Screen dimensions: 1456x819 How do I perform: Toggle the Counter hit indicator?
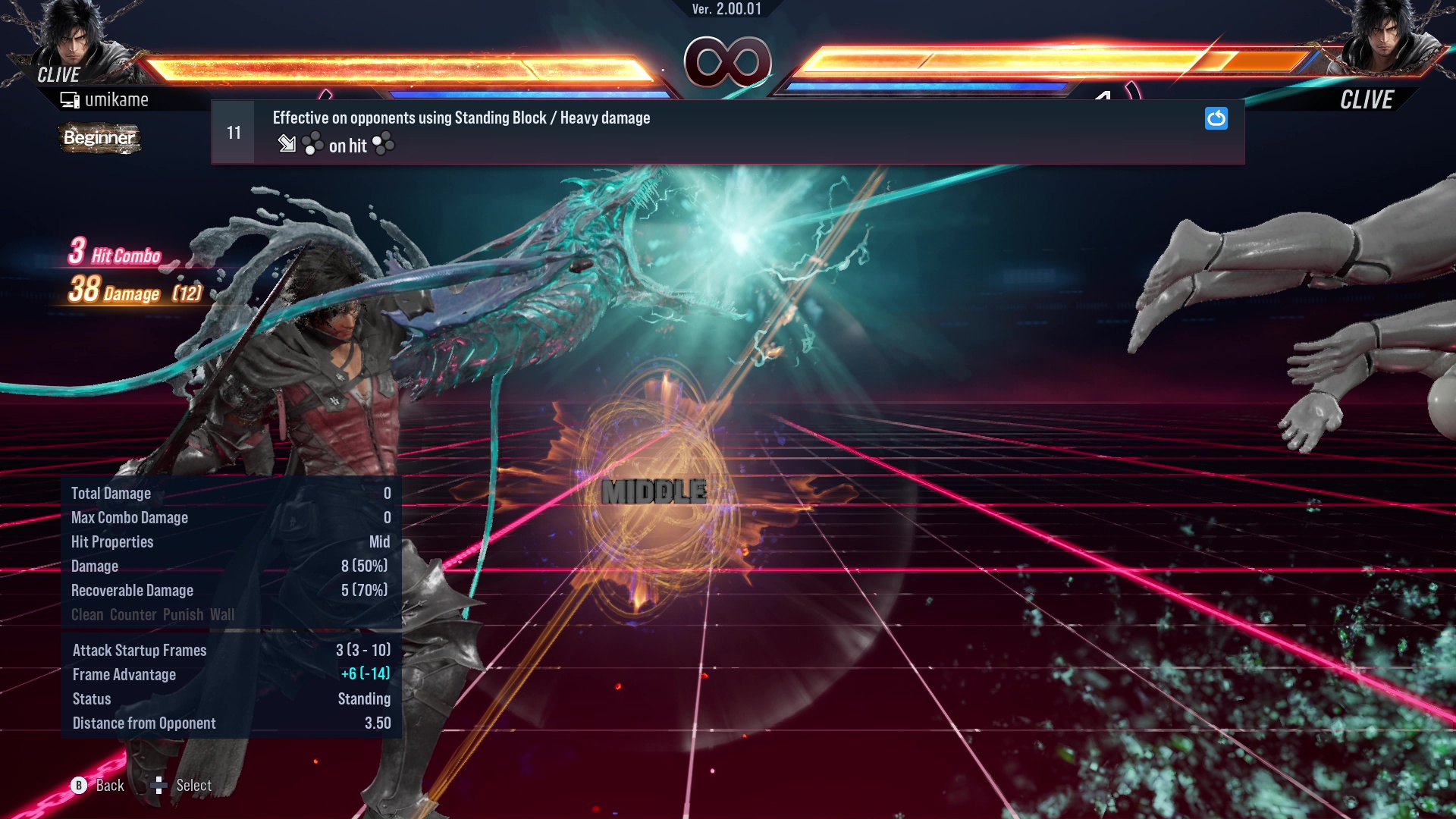pos(133,614)
